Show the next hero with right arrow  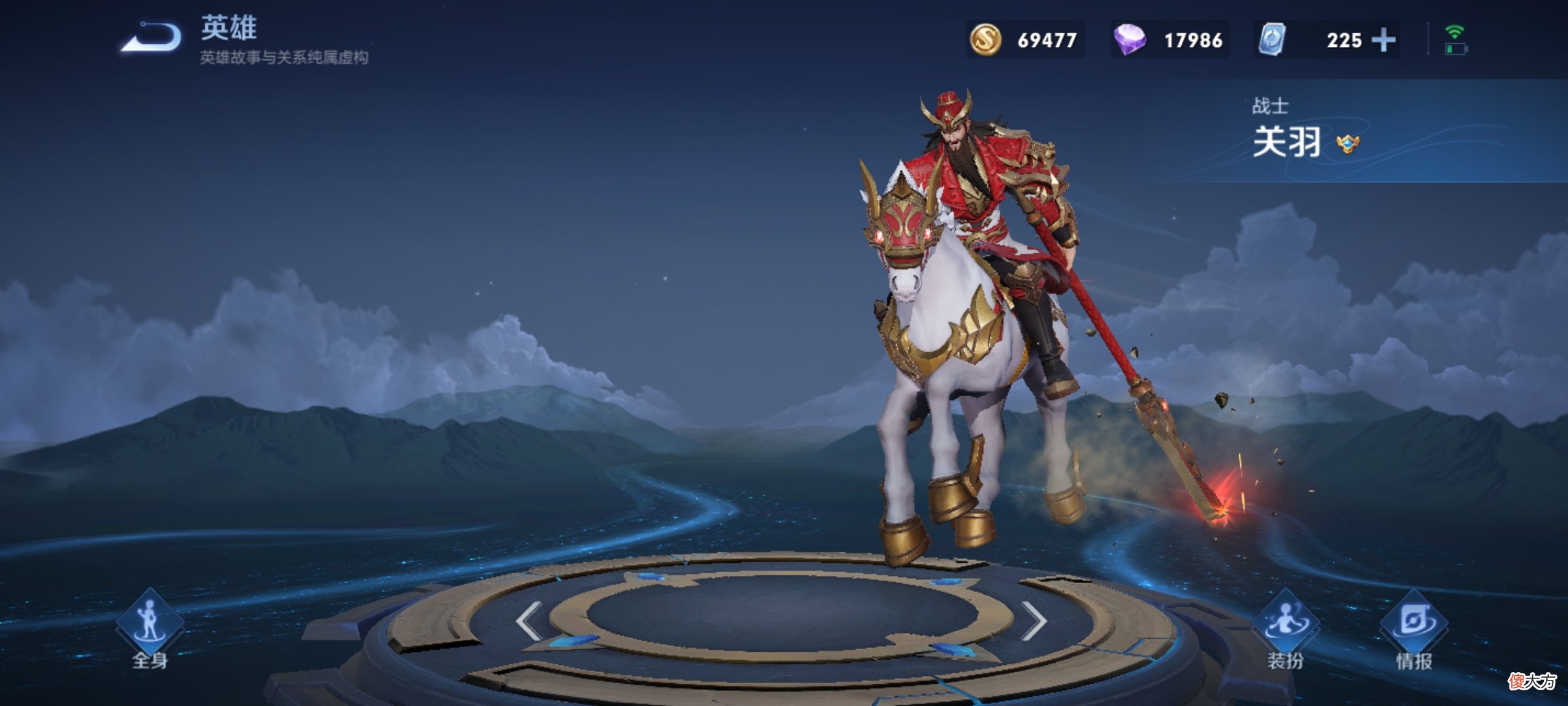pyautogui.click(x=1034, y=620)
